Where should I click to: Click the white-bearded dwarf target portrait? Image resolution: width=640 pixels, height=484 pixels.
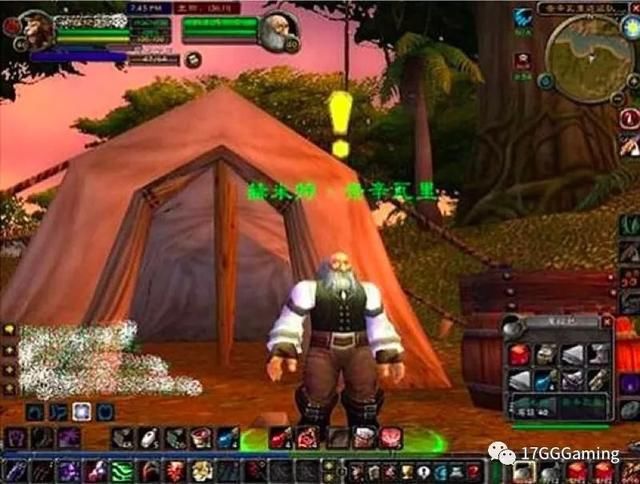click(x=276, y=33)
